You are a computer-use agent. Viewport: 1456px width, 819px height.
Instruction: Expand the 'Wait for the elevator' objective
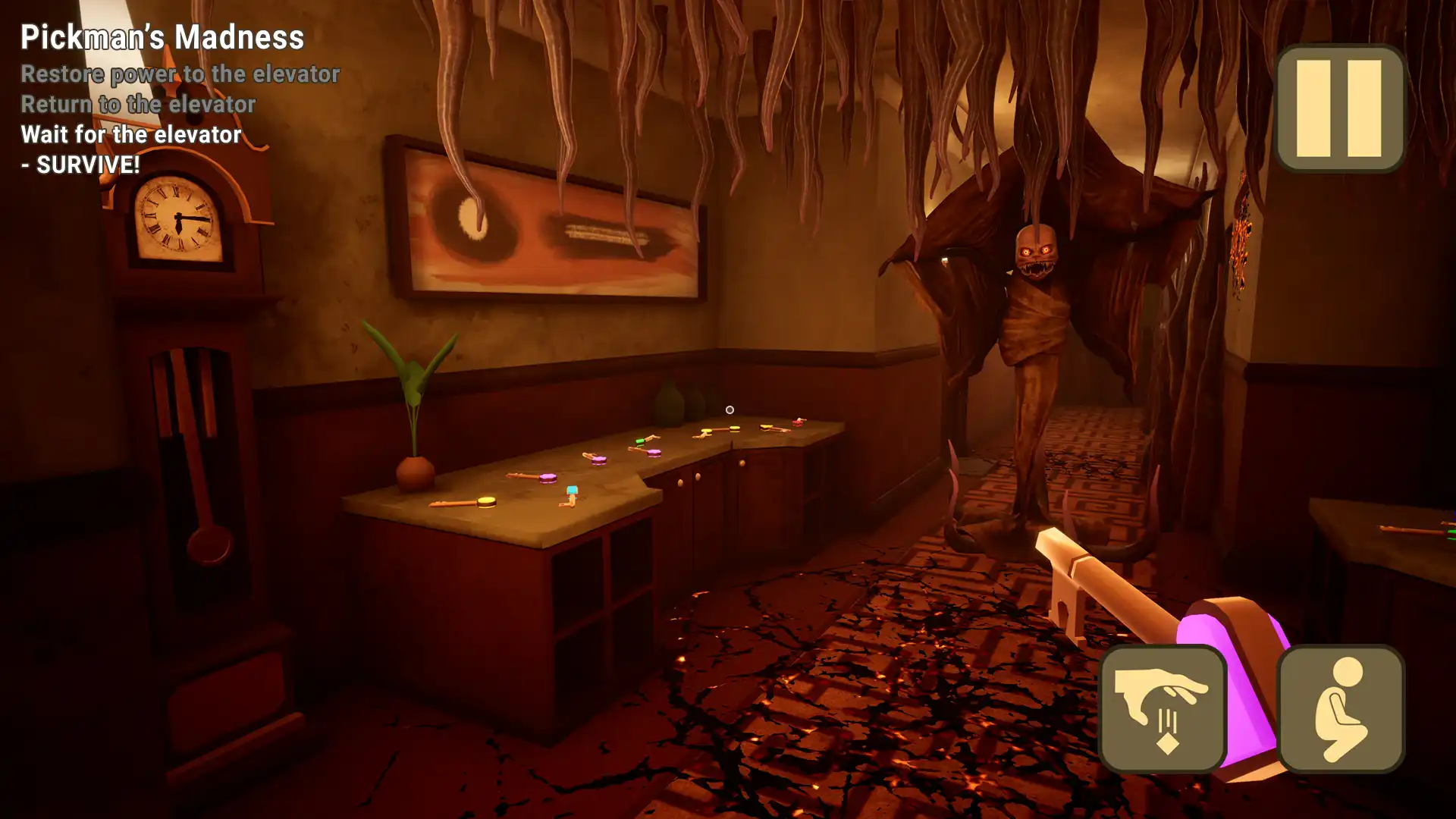click(130, 135)
